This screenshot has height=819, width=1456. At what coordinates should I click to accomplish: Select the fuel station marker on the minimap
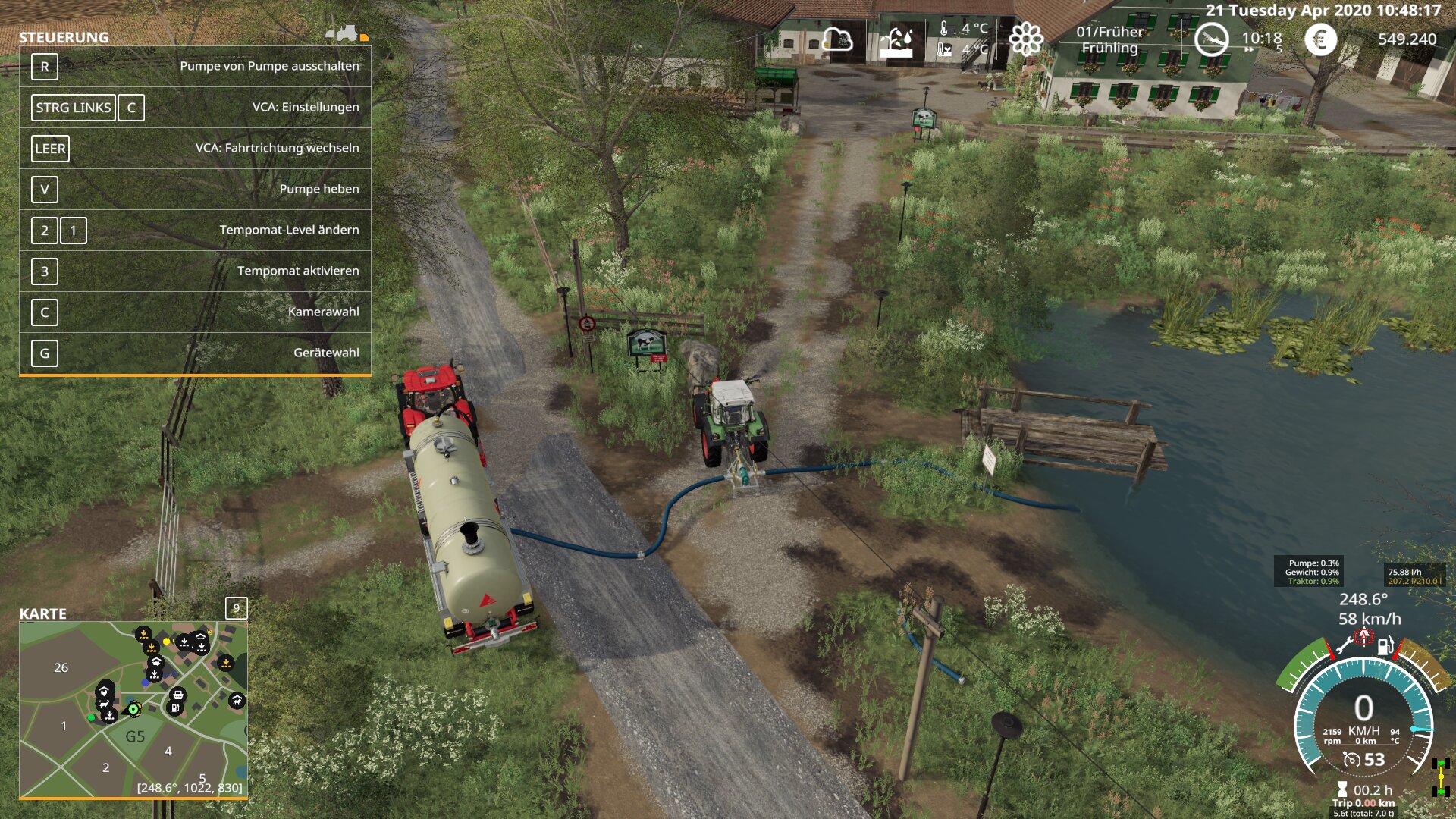[x=174, y=708]
